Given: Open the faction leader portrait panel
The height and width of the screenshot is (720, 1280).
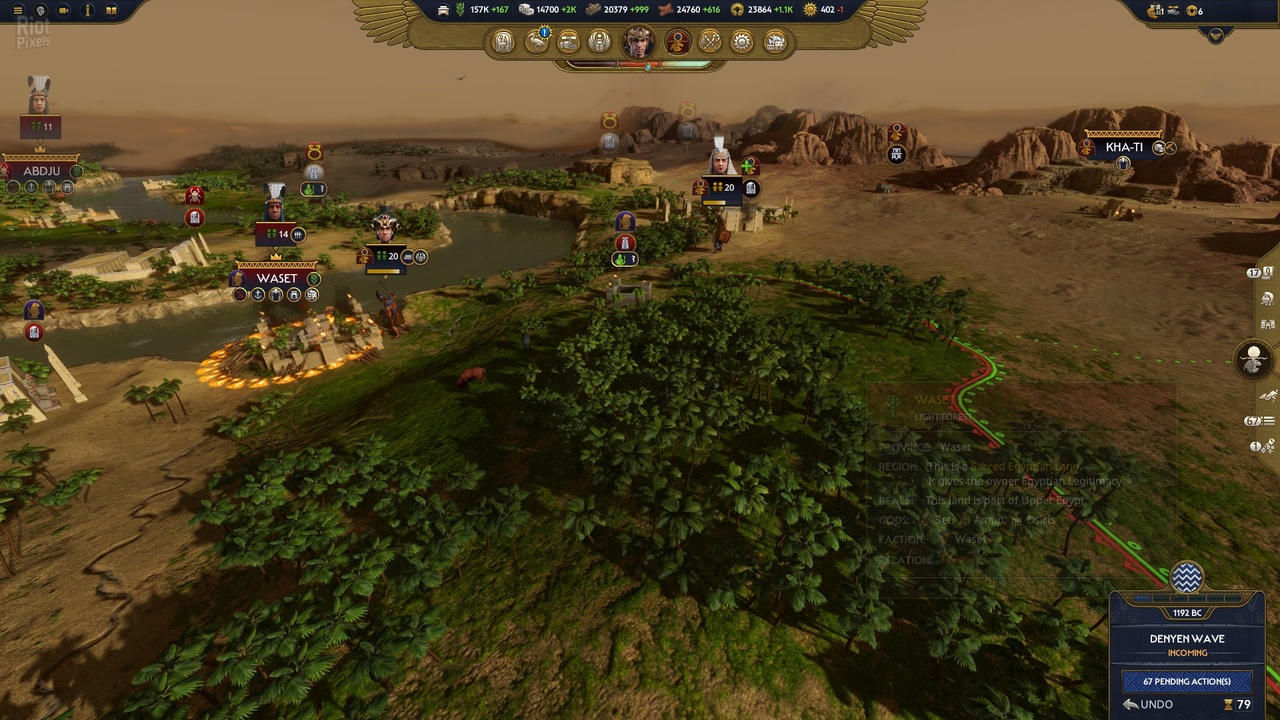Looking at the screenshot, I should (x=637, y=42).
